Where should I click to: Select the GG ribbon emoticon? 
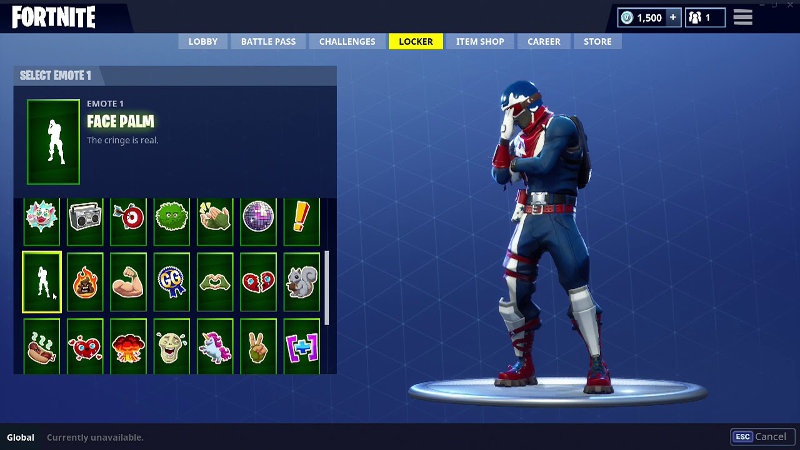(x=171, y=282)
